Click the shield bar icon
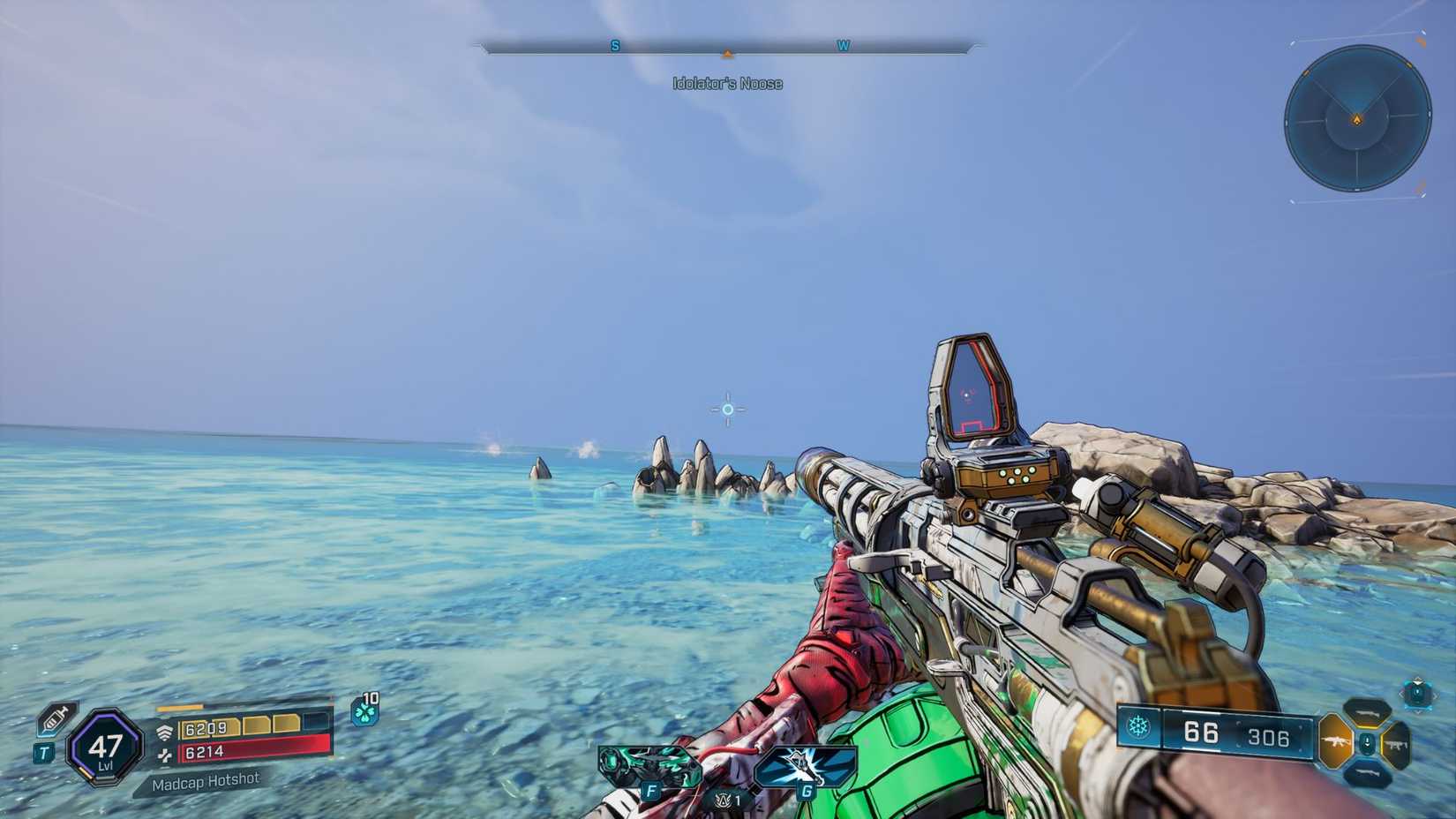This screenshot has height=819, width=1456. 165,730
